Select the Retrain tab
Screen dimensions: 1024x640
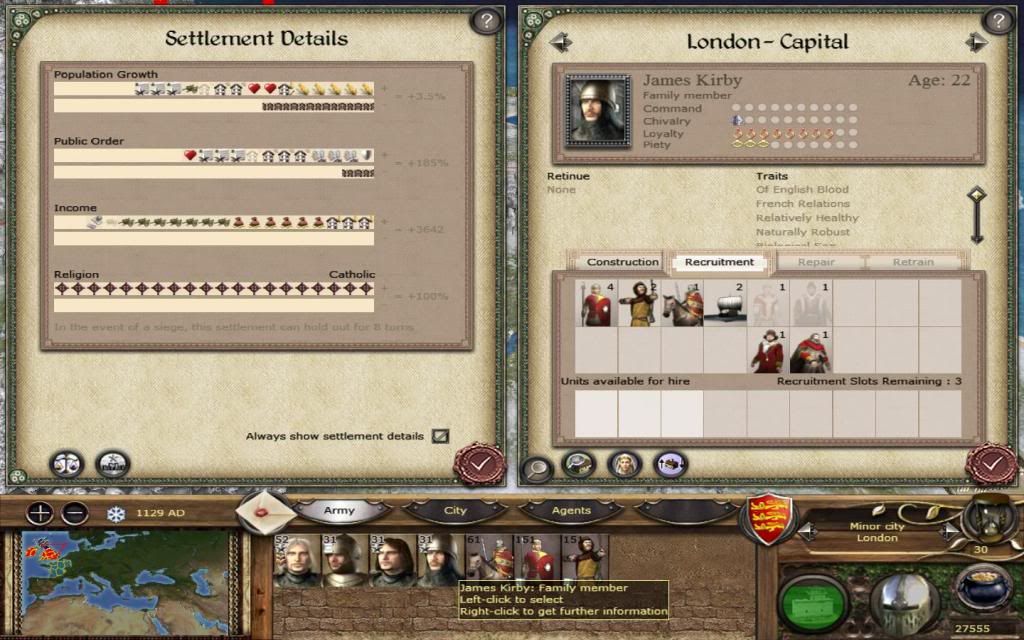pyautogui.click(x=912, y=262)
